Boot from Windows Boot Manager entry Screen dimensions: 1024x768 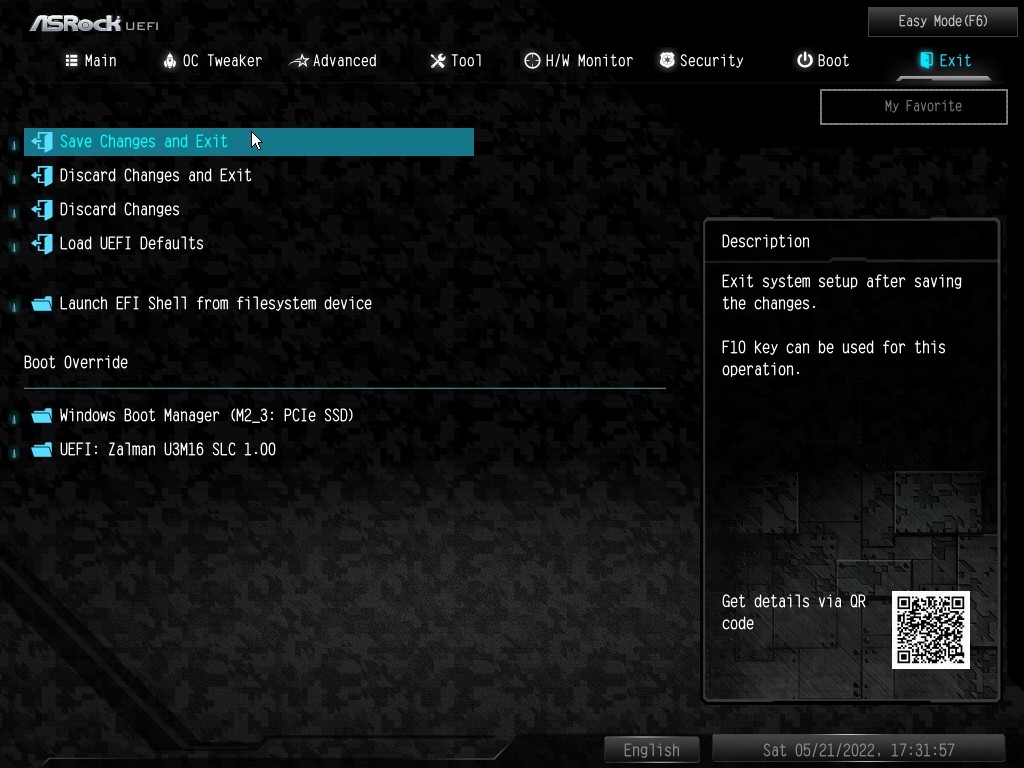[206, 416]
